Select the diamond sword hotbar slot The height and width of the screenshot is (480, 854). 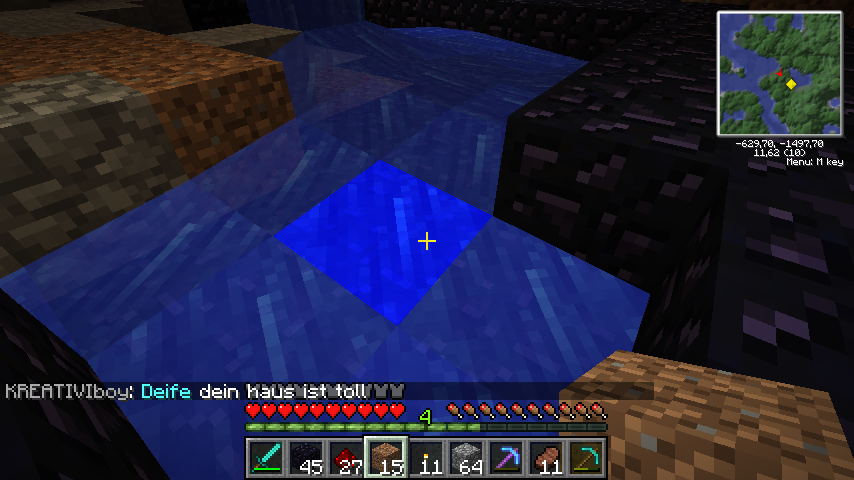click(266, 458)
